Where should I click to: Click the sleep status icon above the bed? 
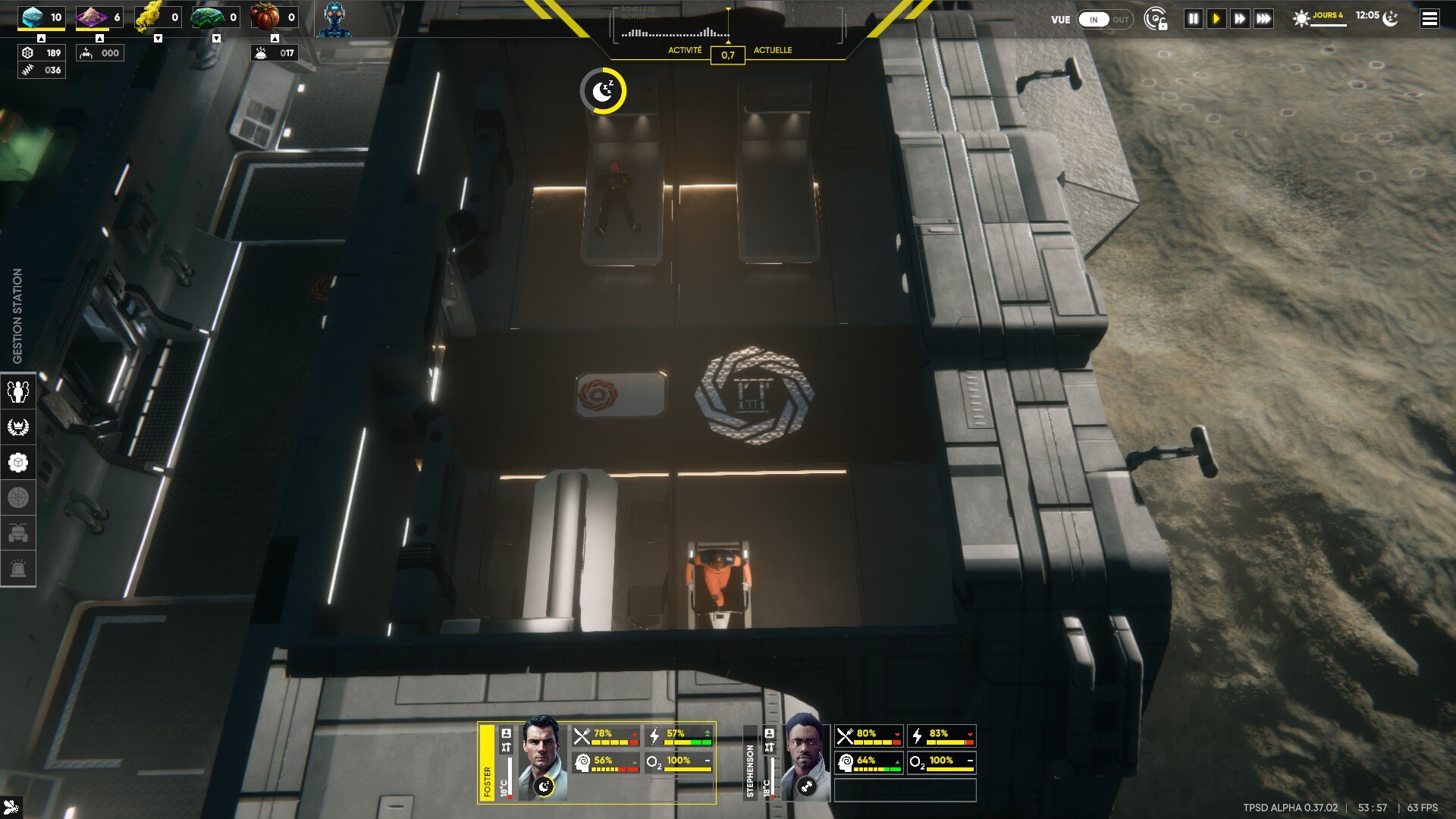click(604, 92)
